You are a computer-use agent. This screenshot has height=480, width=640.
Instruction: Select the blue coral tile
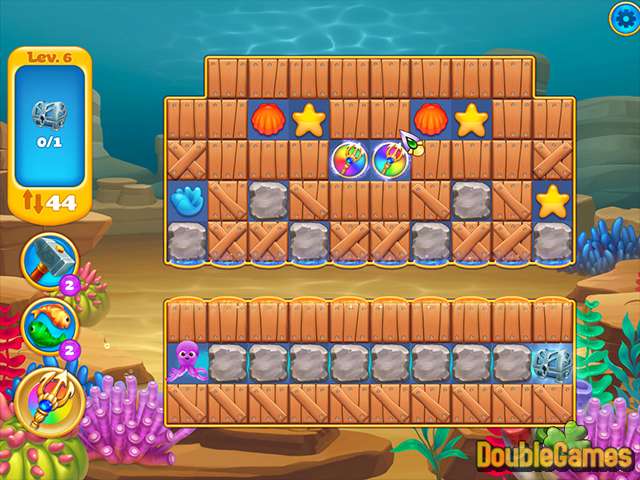pyautogui.click(x=186, y=201)
